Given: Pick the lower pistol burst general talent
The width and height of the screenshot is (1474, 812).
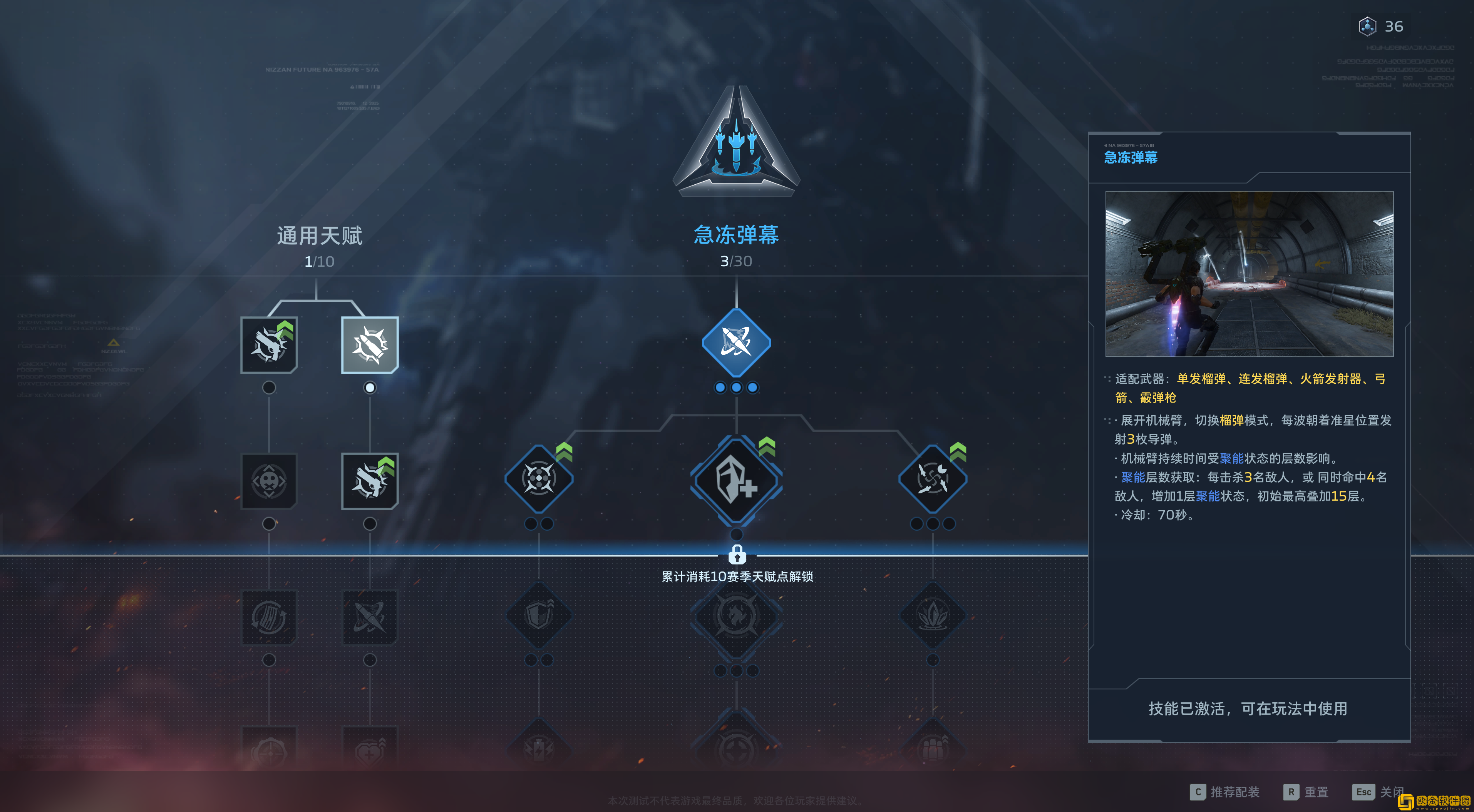Looking at the screenshot, I should [x=370, y=481].
